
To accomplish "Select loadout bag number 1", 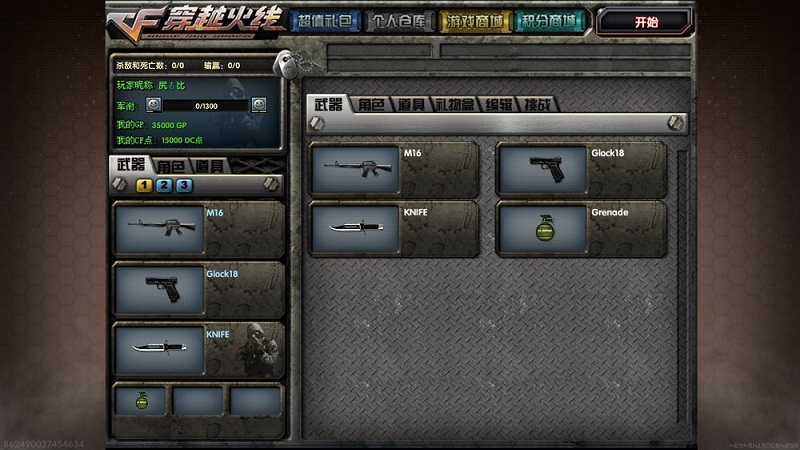I will click(144, 185).
